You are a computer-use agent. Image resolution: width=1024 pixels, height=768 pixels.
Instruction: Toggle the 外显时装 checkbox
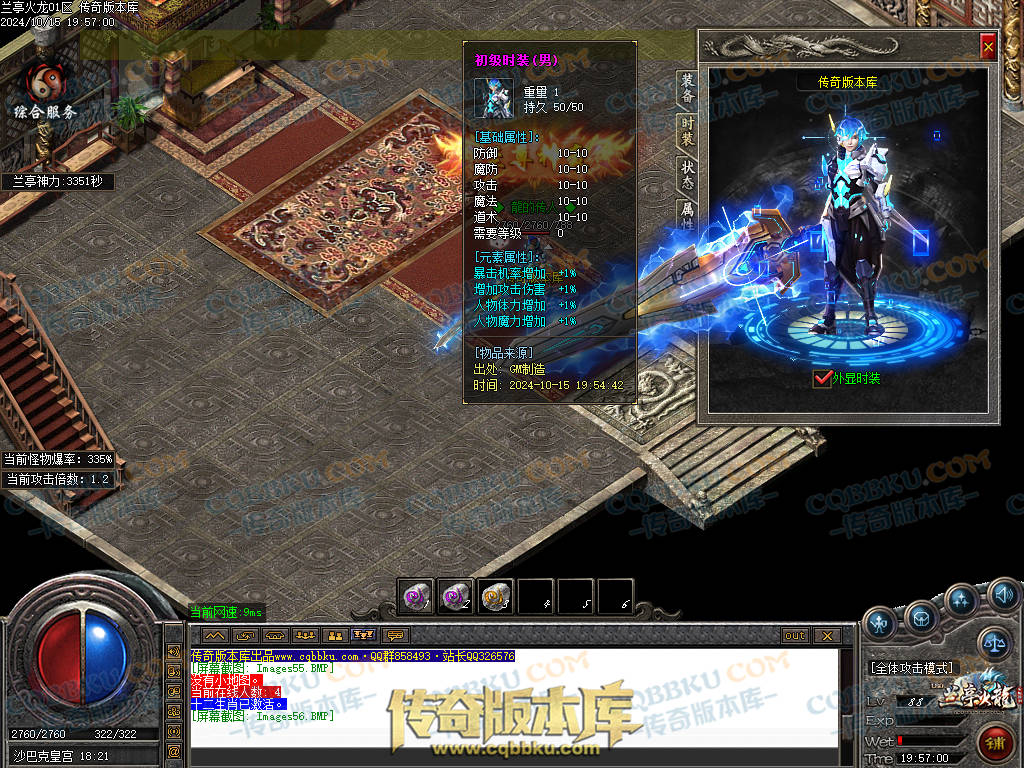point(823,378)
